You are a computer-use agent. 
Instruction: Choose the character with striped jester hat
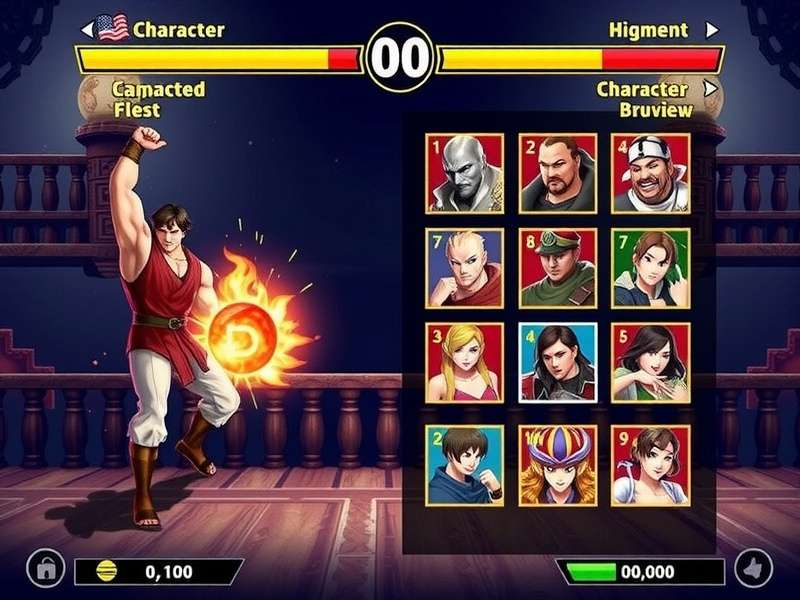[558, 465]
